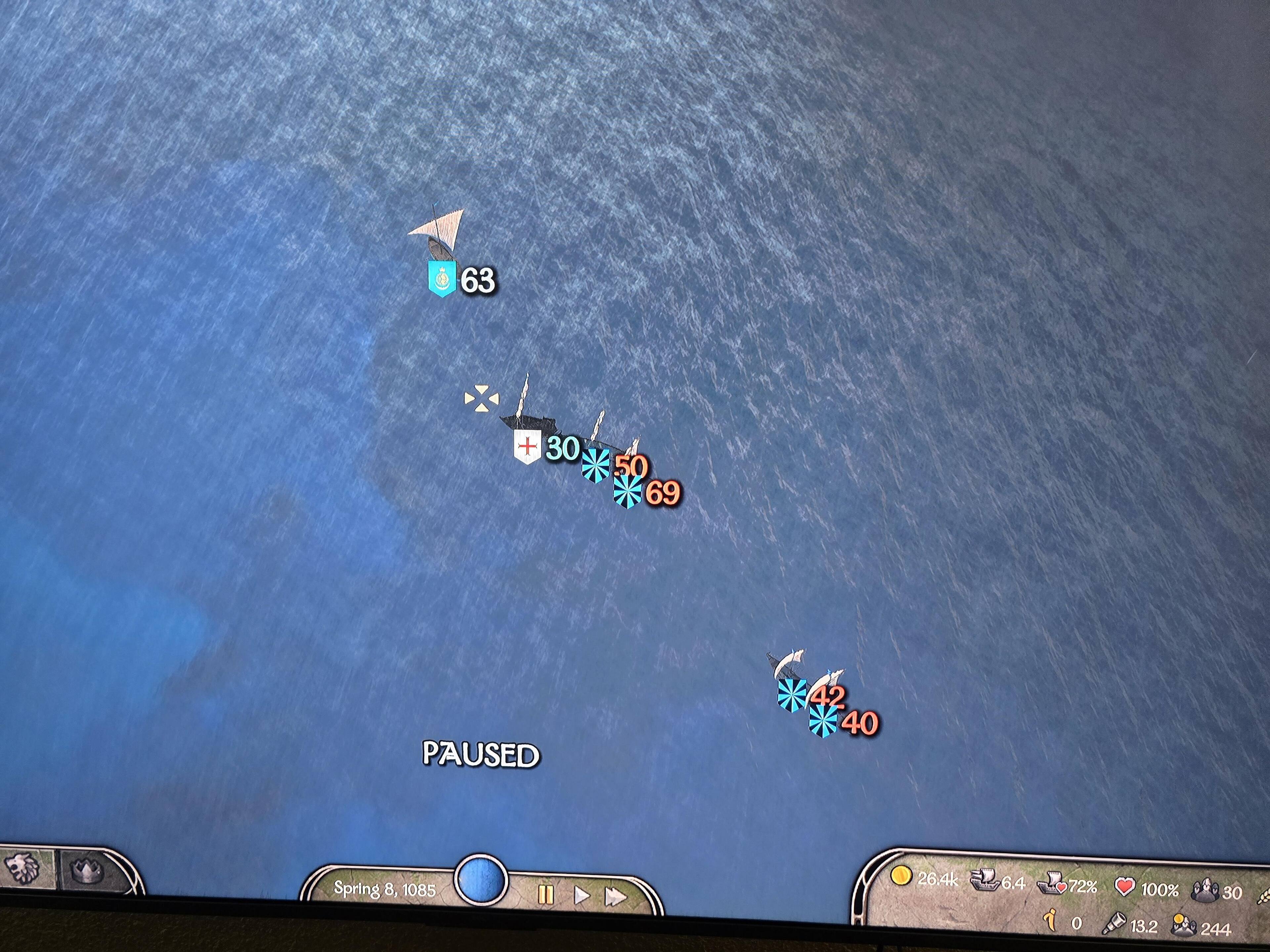Activate the fast-forward double-arrow button
This screenshot has height=952, width=1270.
coord(615,897)
